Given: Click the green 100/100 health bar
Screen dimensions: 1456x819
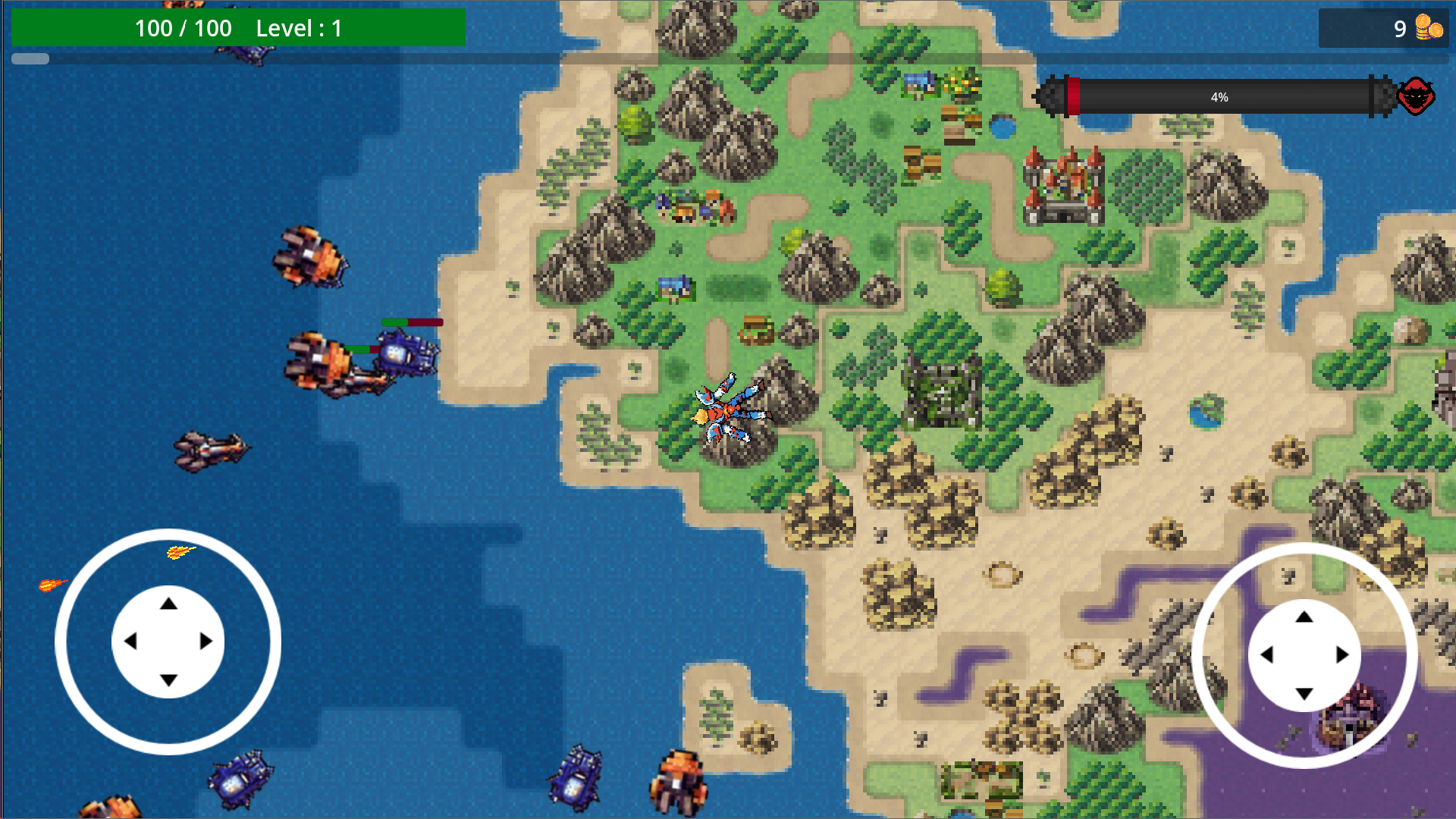Looking at the screenshot, I should tap(235, 29).
